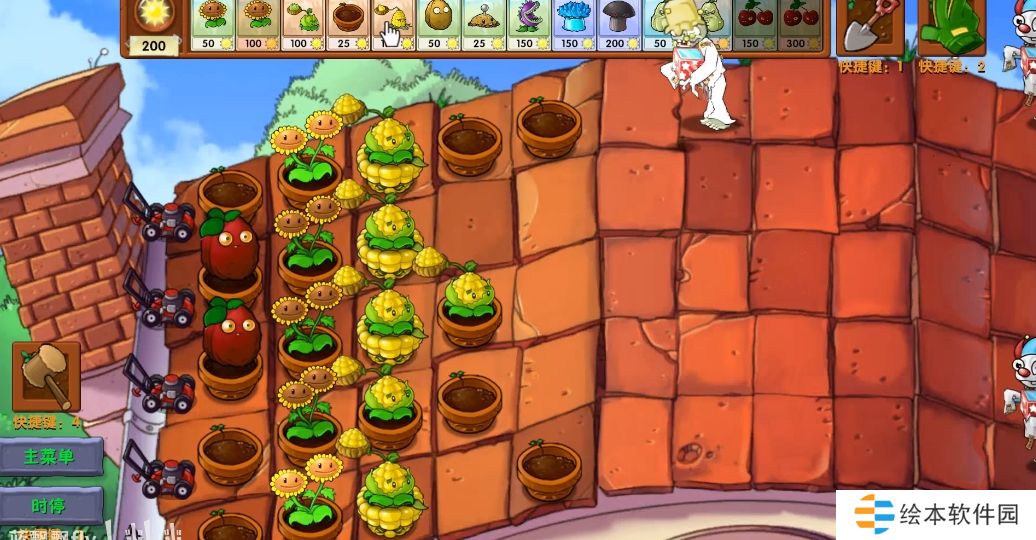
Task: Select the blue ice plant seed packet
Action: (x=572, y=24)
